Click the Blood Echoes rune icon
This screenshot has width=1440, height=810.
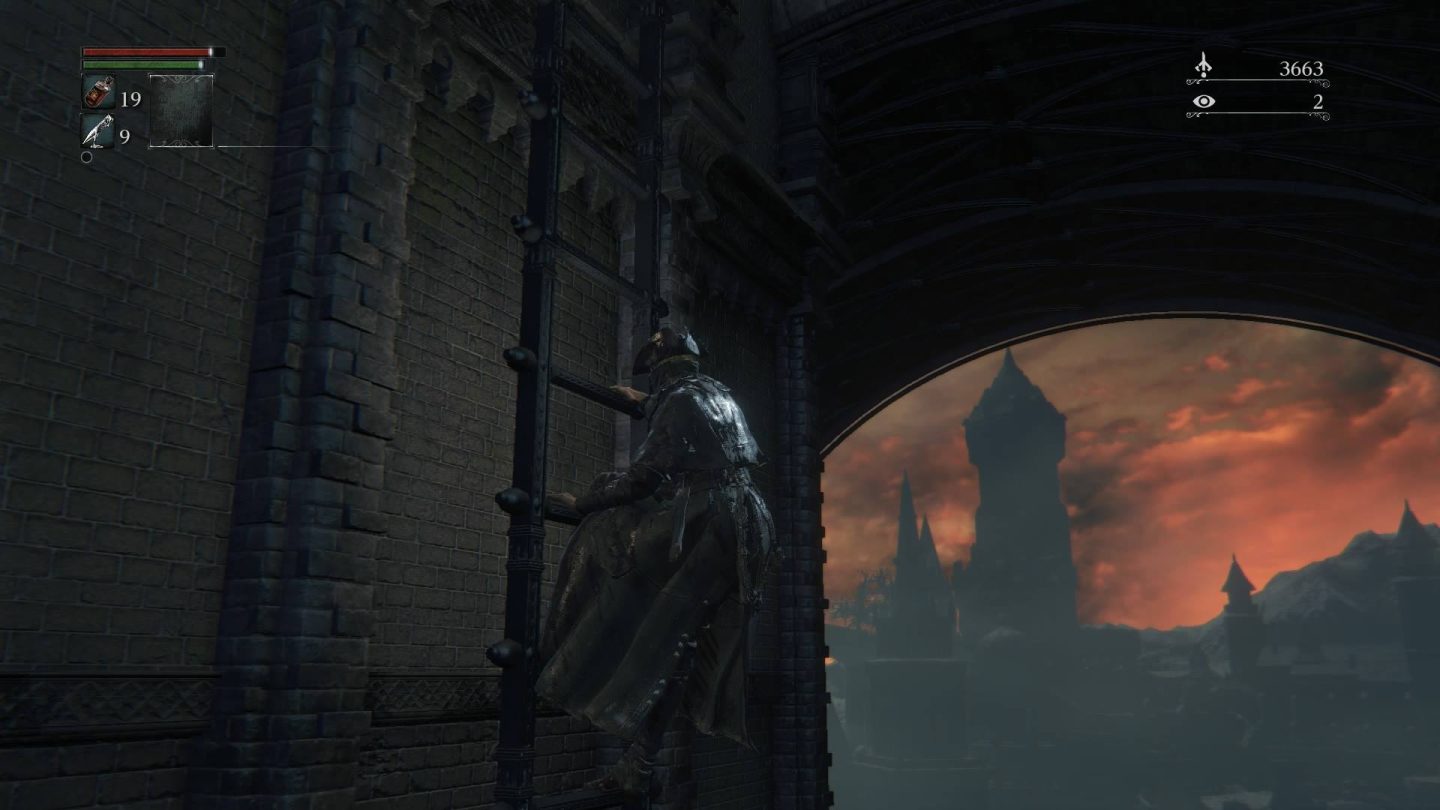coord(1206,63)
